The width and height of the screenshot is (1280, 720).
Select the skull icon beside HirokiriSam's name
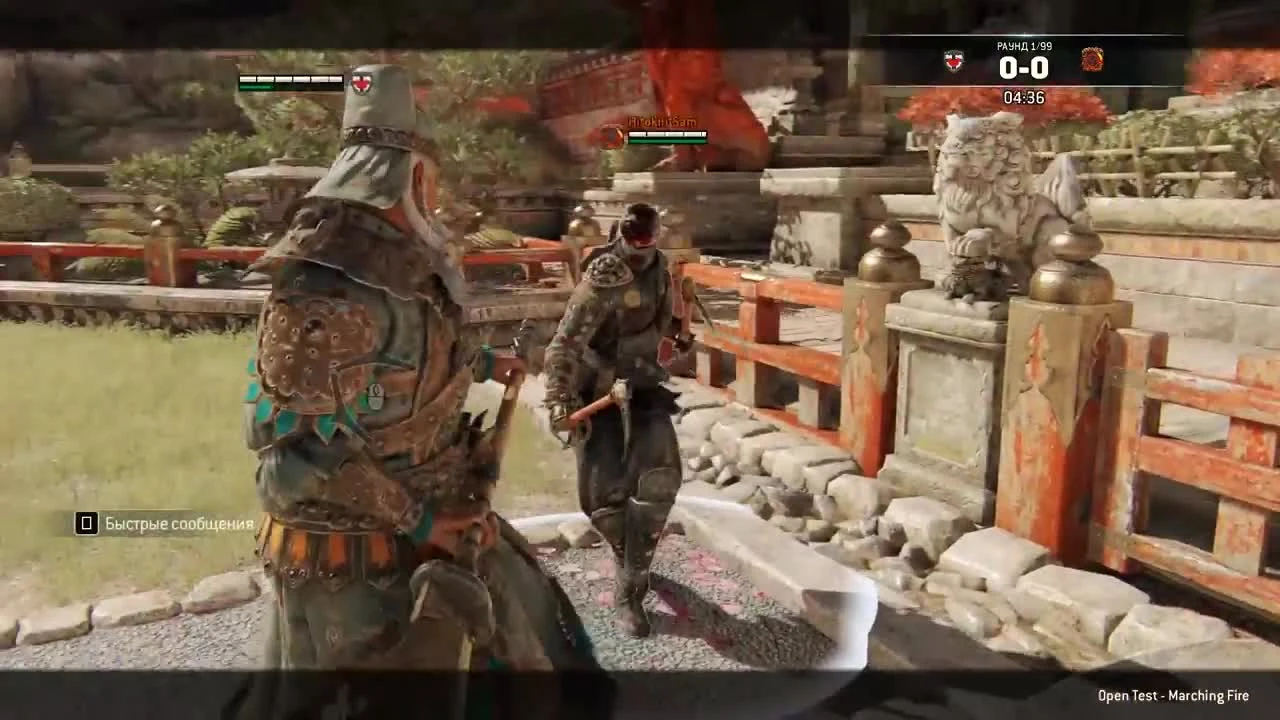click(610, 135)
